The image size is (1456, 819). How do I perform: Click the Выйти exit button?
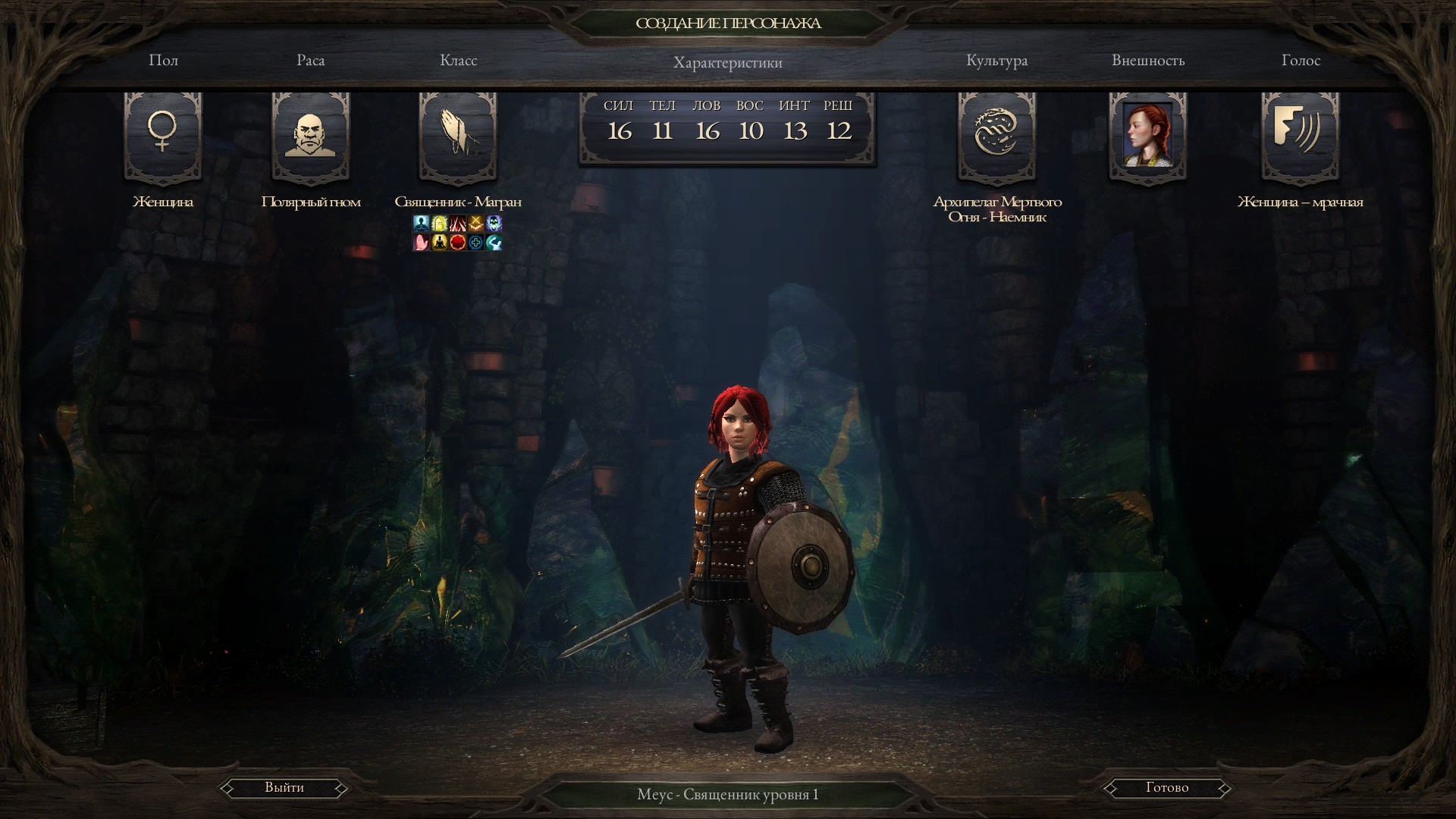tap(284, 788)
